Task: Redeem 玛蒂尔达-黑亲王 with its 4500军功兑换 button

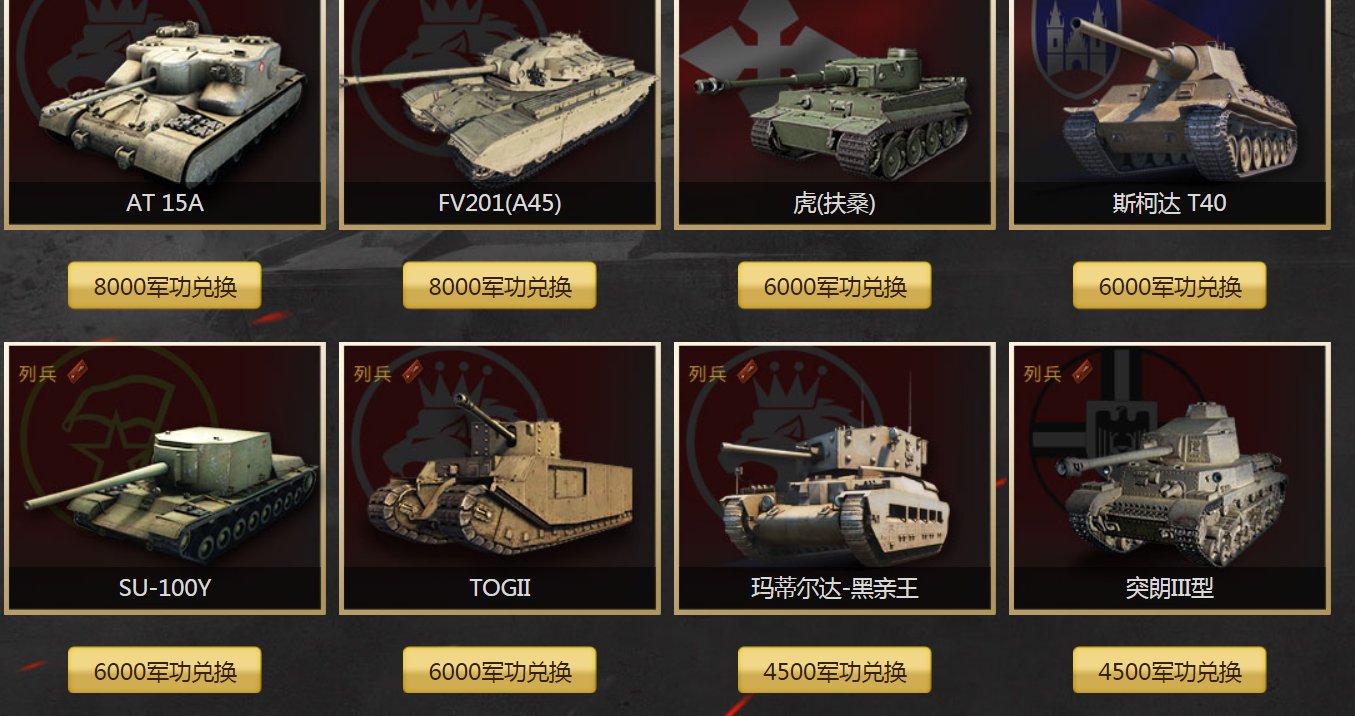Action: (834, 671)
